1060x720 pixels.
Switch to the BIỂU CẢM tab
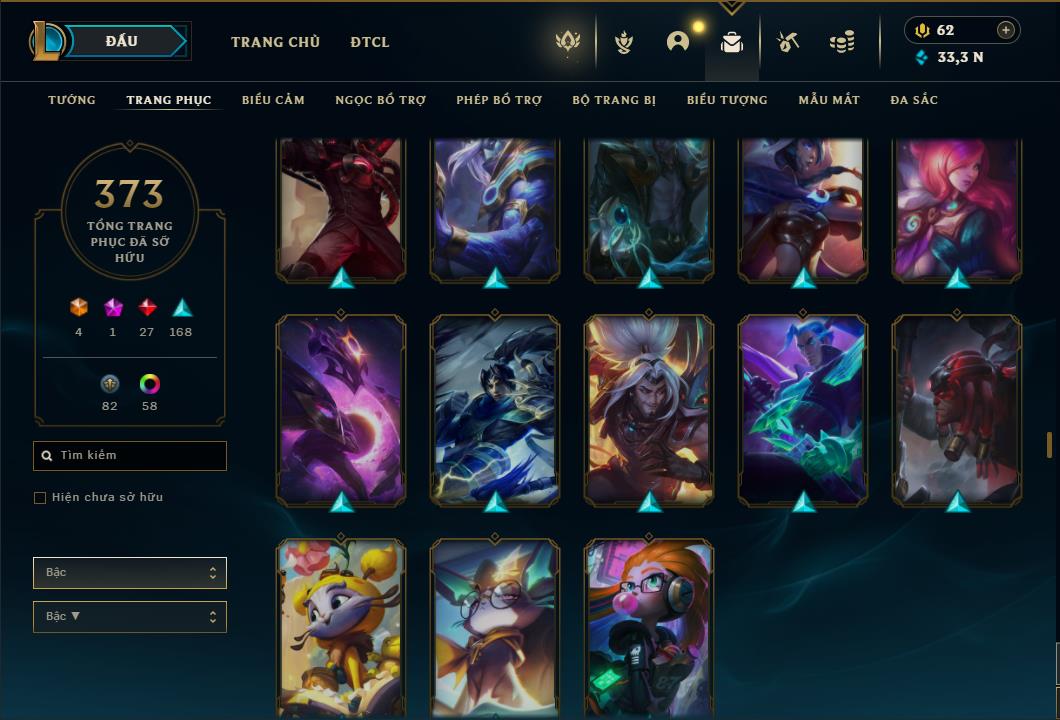(273, 100)
